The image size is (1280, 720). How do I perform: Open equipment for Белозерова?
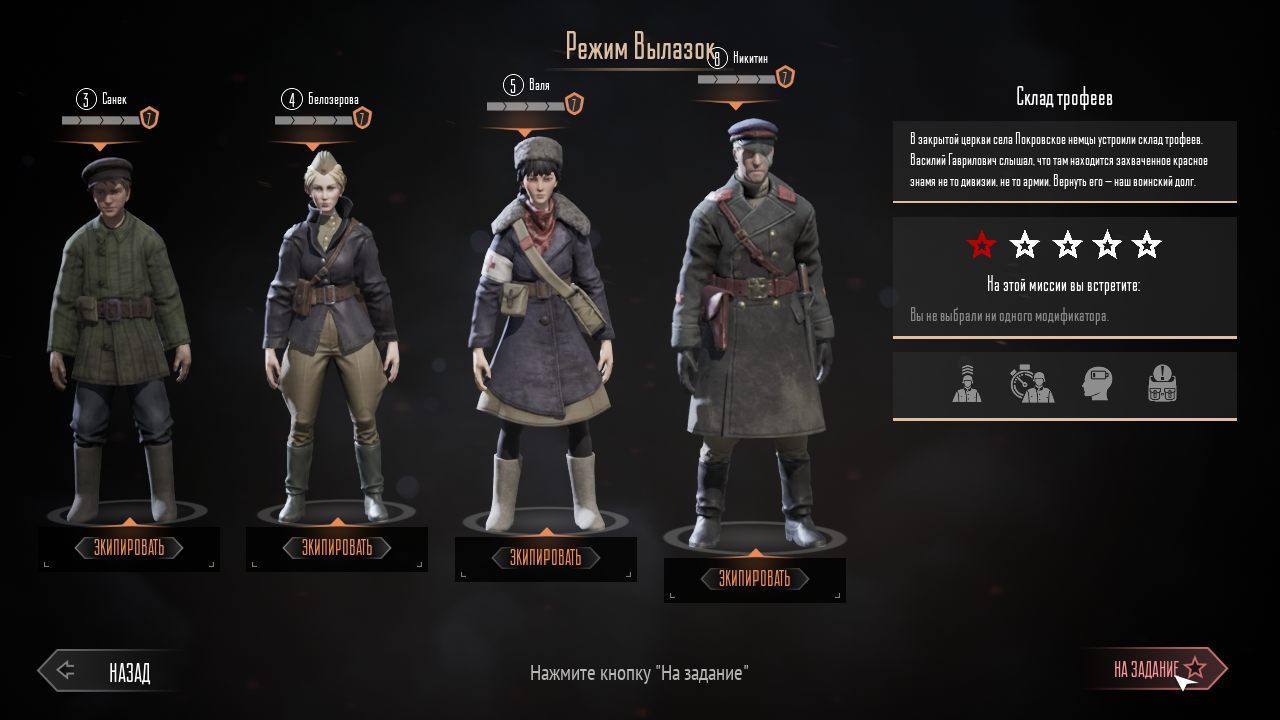(337, 548)
